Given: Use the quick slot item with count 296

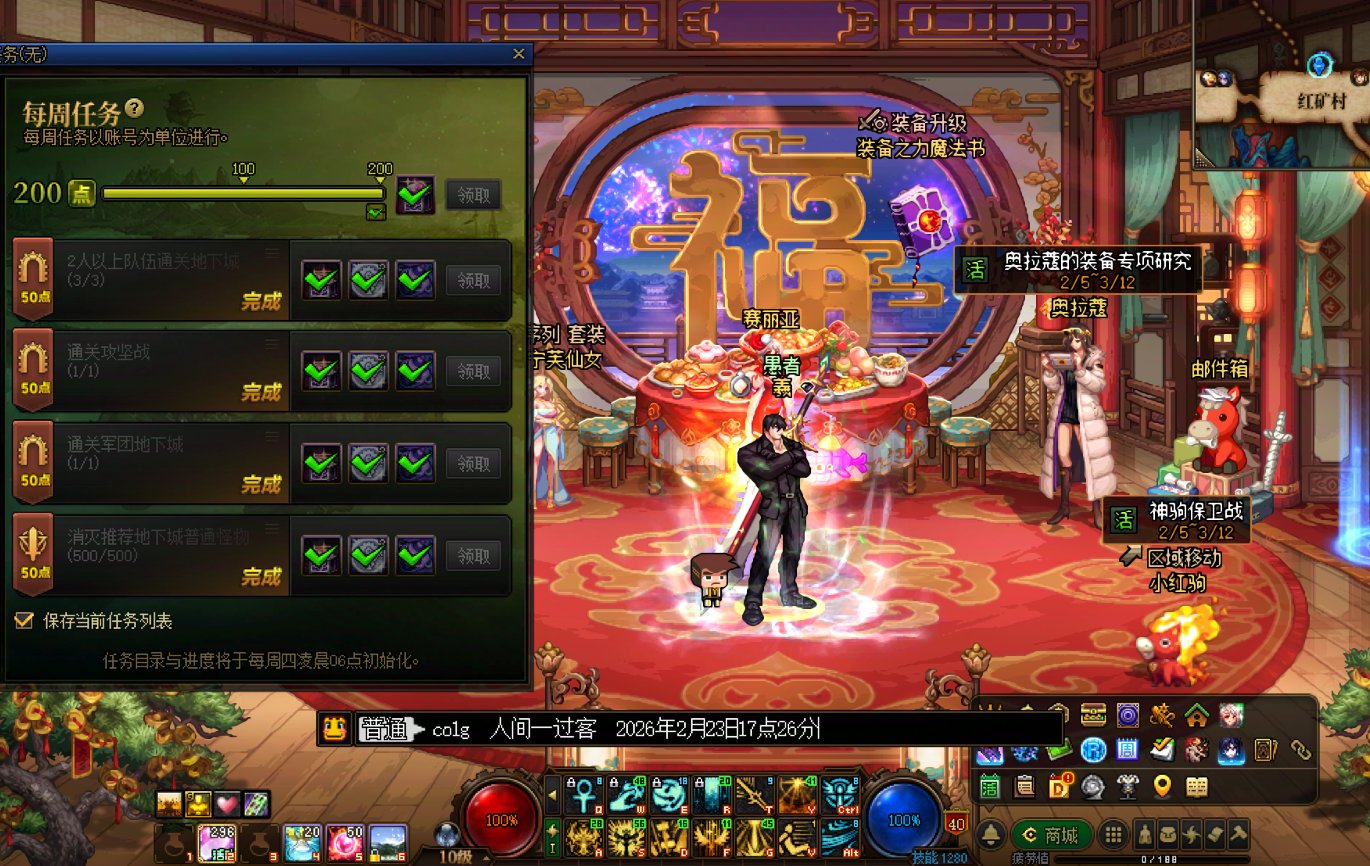Looking at the screenshot, I should tap(216, 843).
